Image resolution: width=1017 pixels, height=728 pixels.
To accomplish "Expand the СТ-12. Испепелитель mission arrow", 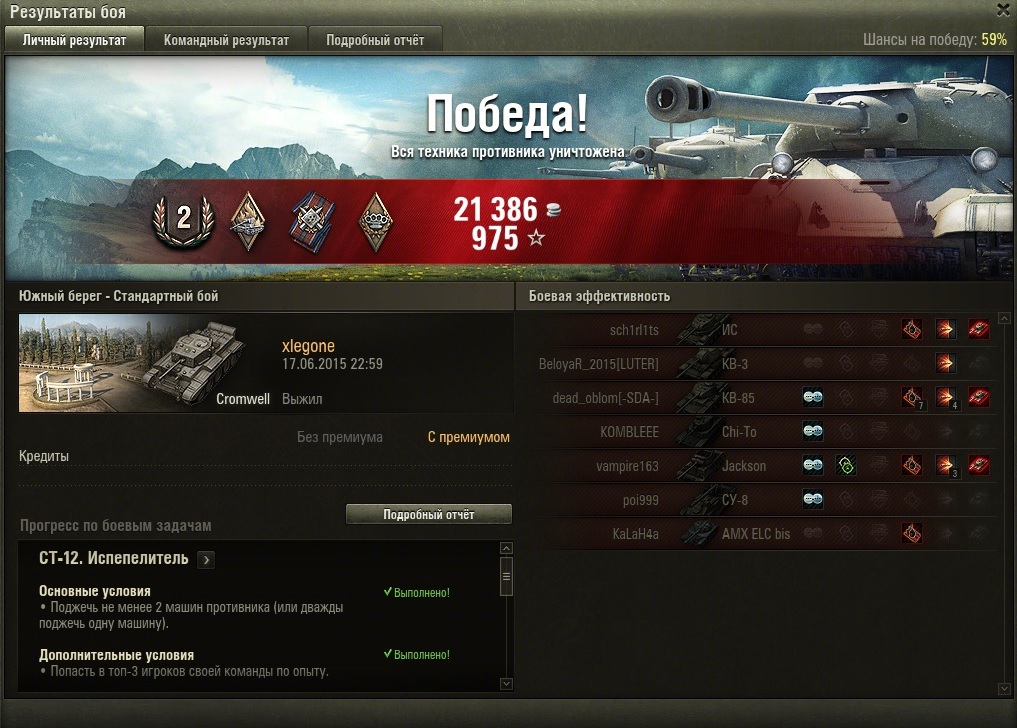I will (206, 560).
